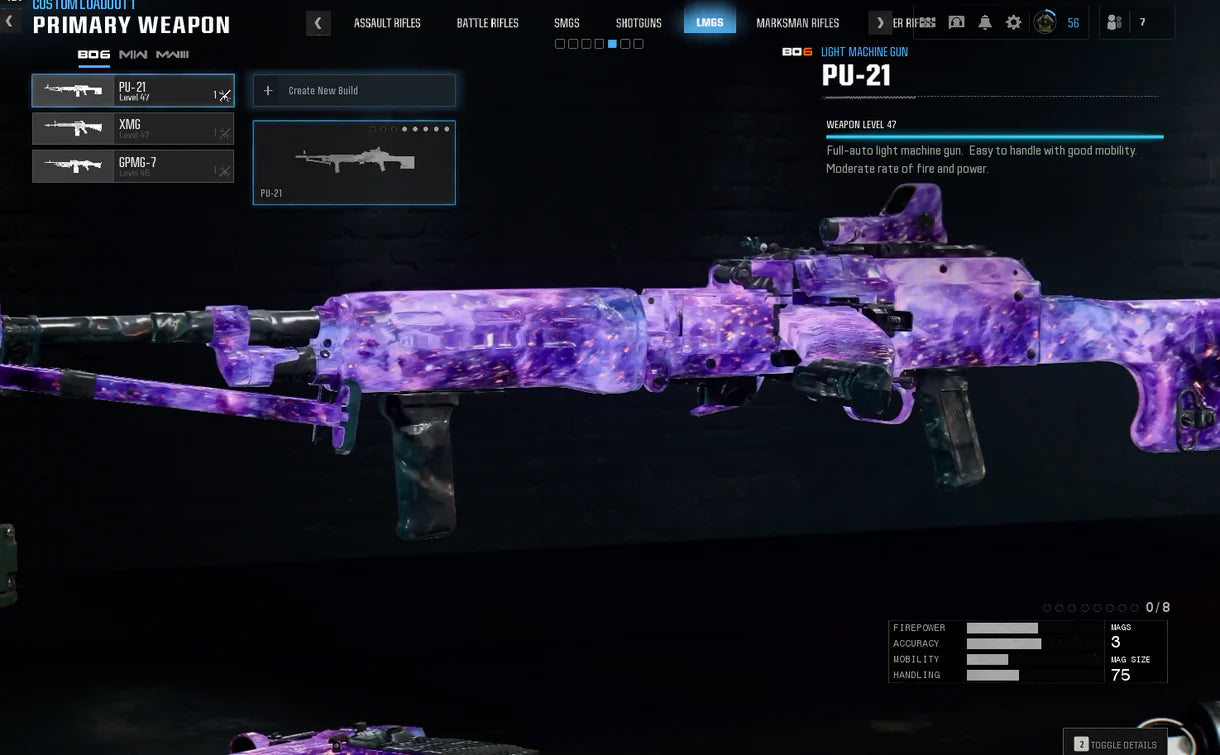Image resolution: width=1220 pixels, height=755 pixels.
Task: Switch to the Battle Rifles category
Action: [x=487, y=23]
